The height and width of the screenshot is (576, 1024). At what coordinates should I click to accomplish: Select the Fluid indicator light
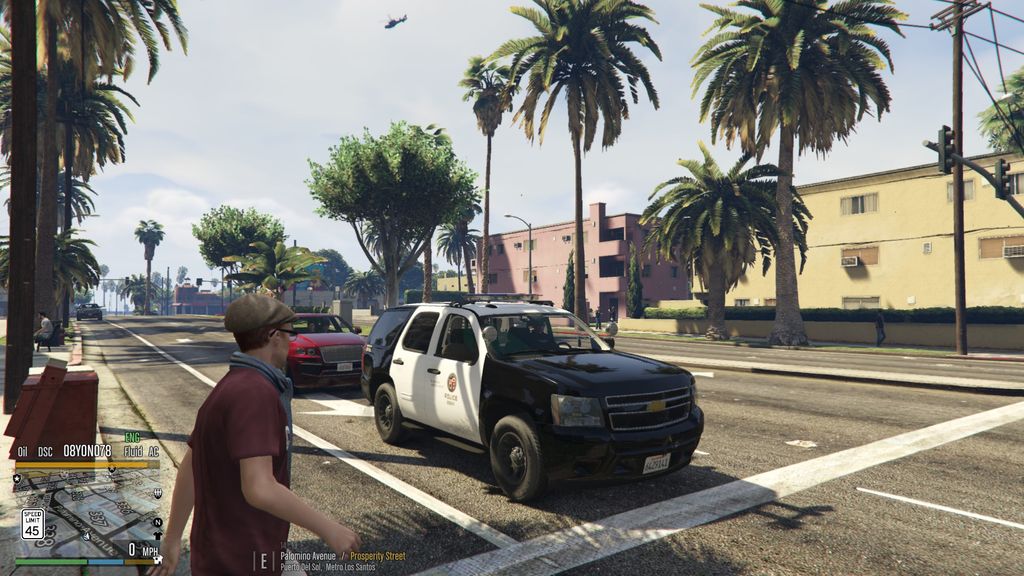[132, 451]
